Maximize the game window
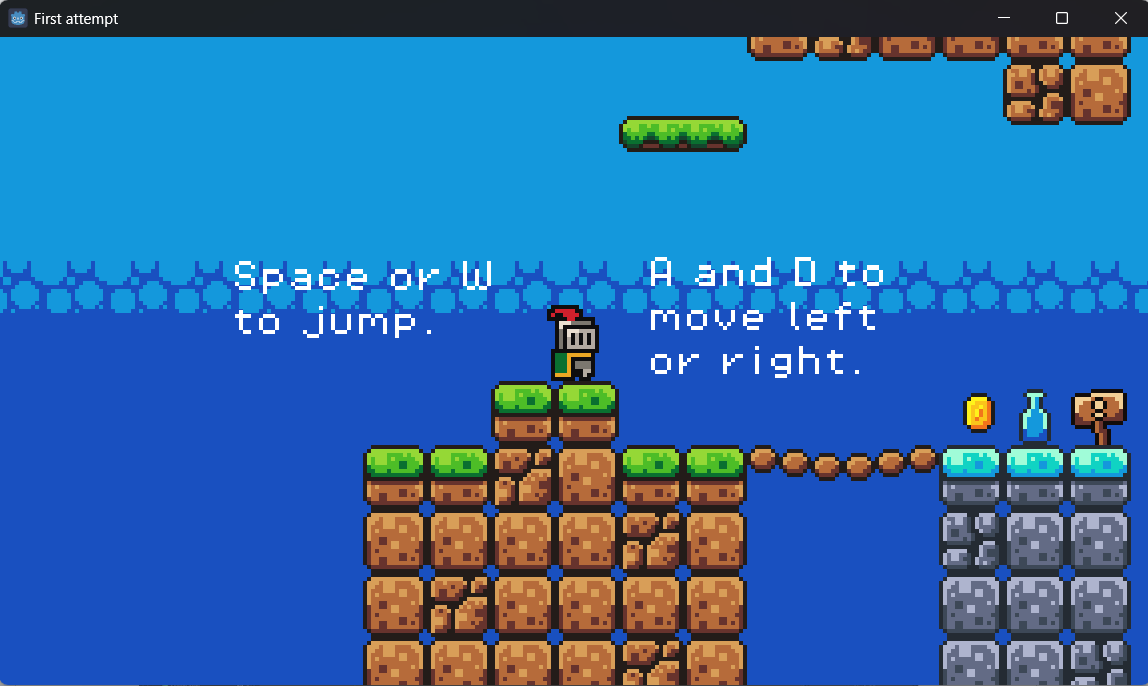This screenshot has height=686, width=1148. 1062,18
